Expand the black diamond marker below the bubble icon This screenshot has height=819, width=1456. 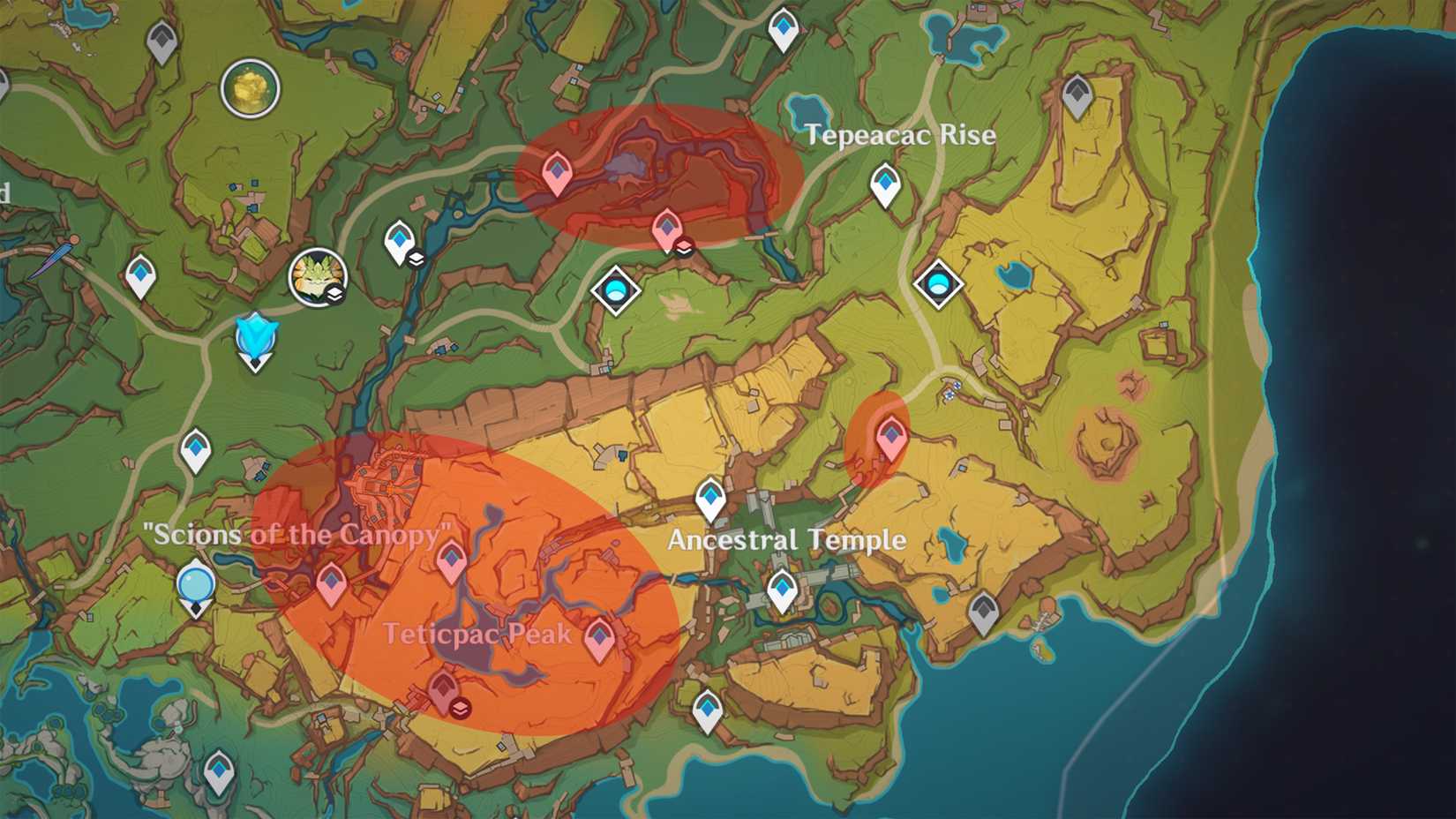pyautogui.click(x=196, y=607)
